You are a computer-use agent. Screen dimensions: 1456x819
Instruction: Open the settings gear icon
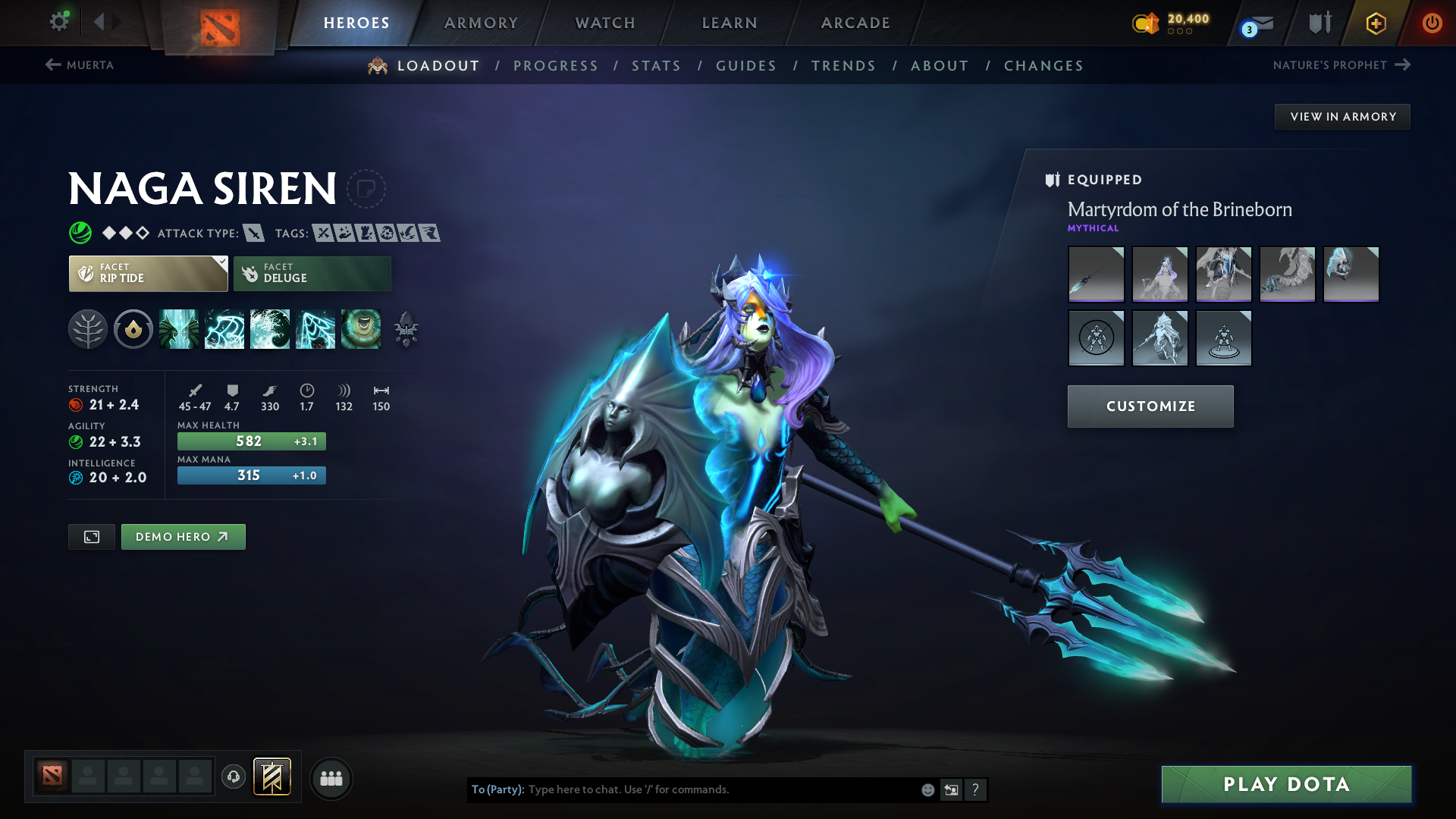(x=59, y=21)
